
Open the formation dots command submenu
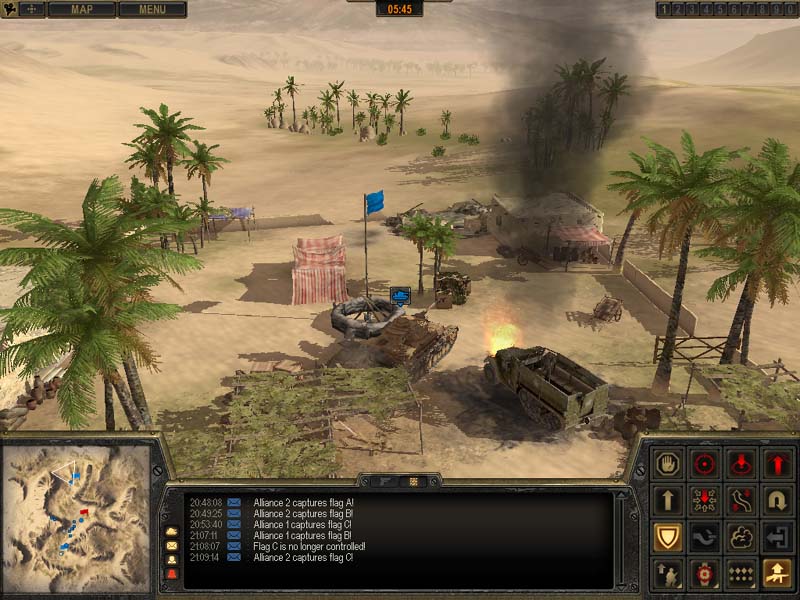click(x=741, y=573)
